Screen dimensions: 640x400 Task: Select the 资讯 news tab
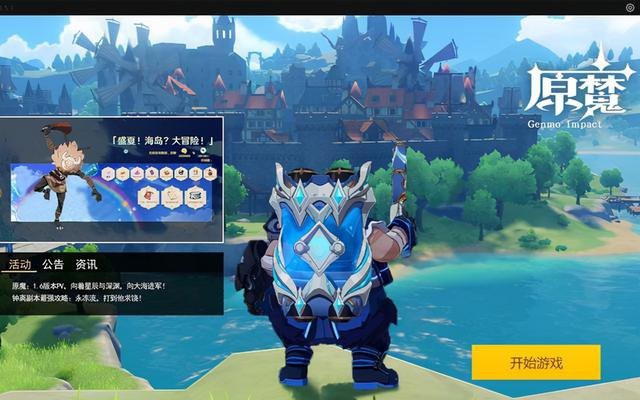point(87,265)
